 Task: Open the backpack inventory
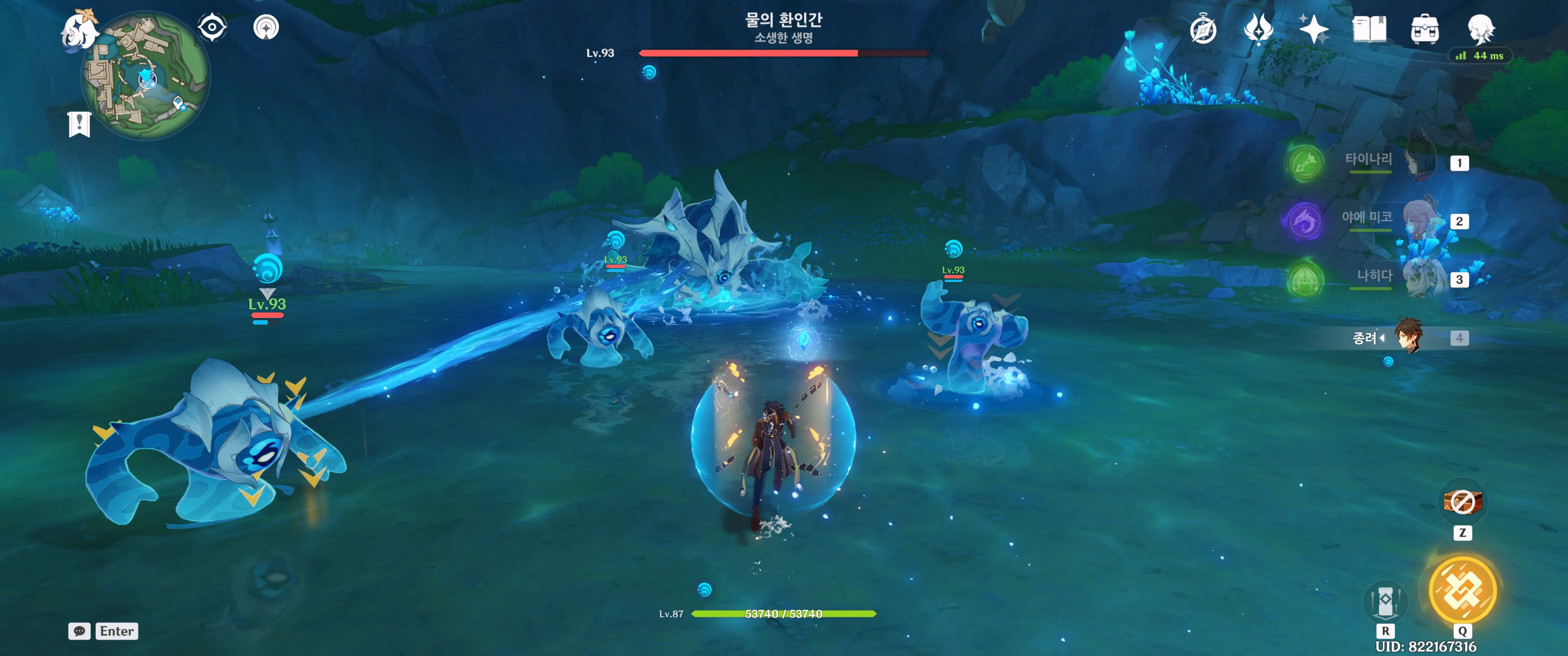click(x=1424, y=29)
